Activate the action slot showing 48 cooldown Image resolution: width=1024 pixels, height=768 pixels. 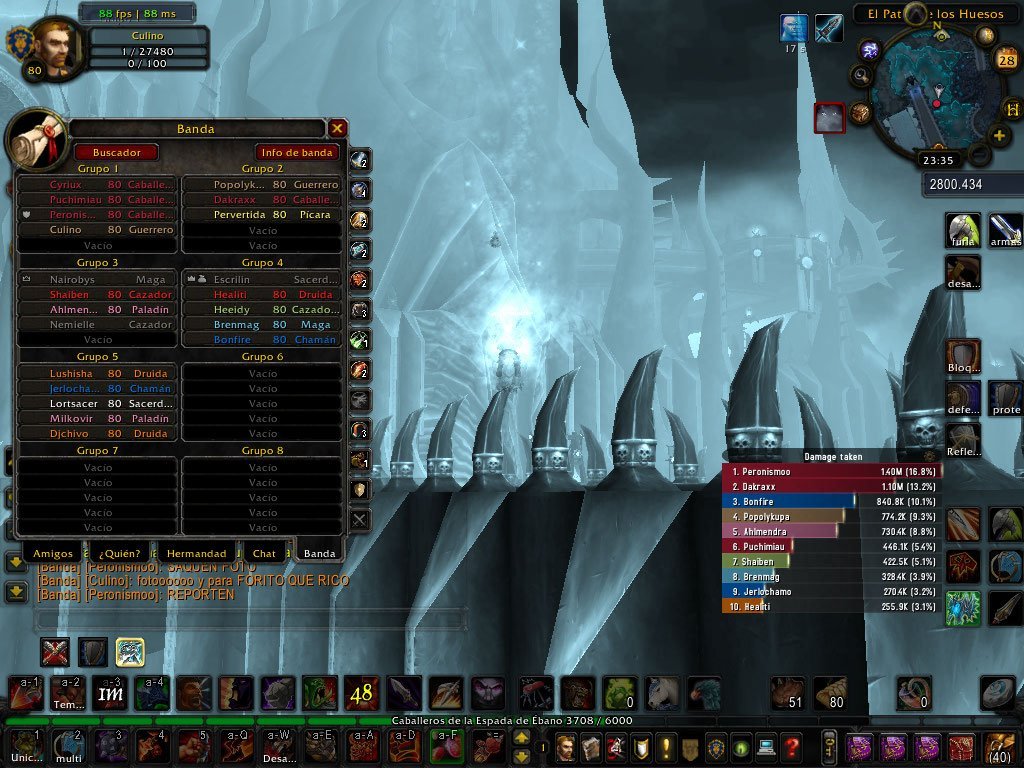(x=360, y=692)
